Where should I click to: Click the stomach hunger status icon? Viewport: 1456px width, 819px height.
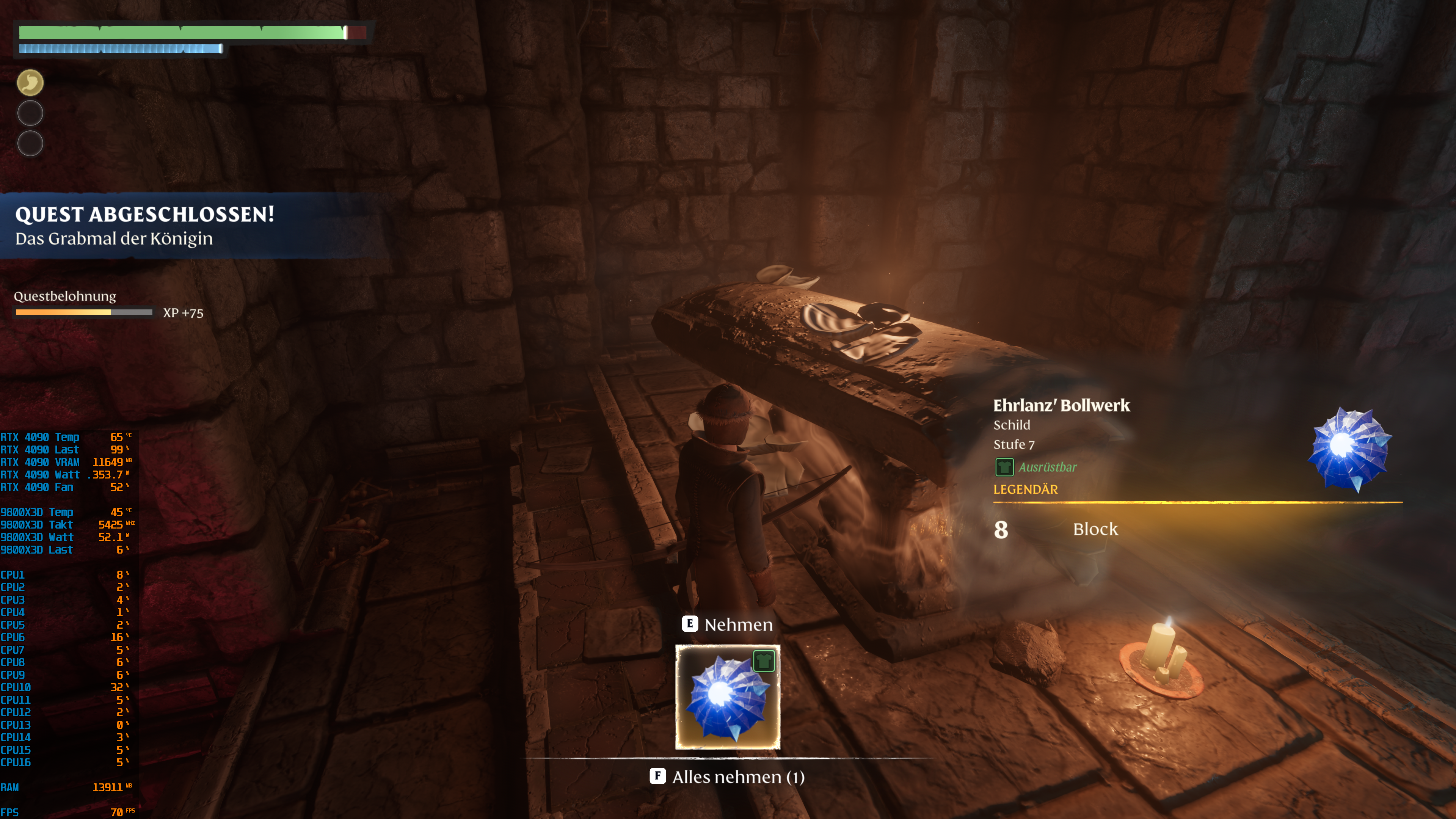coord(30,83)
